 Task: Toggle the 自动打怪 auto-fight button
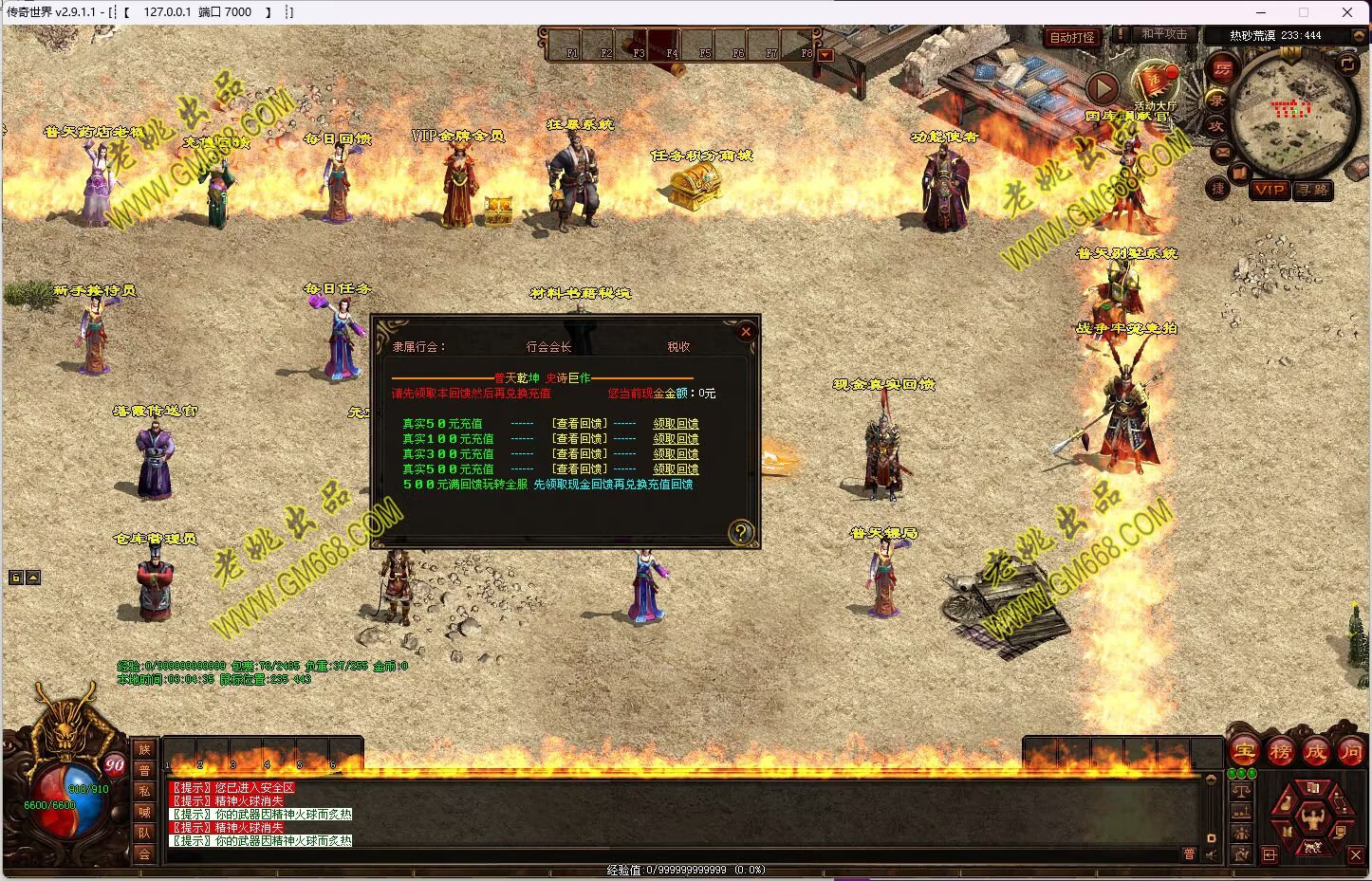point(1072,37)
